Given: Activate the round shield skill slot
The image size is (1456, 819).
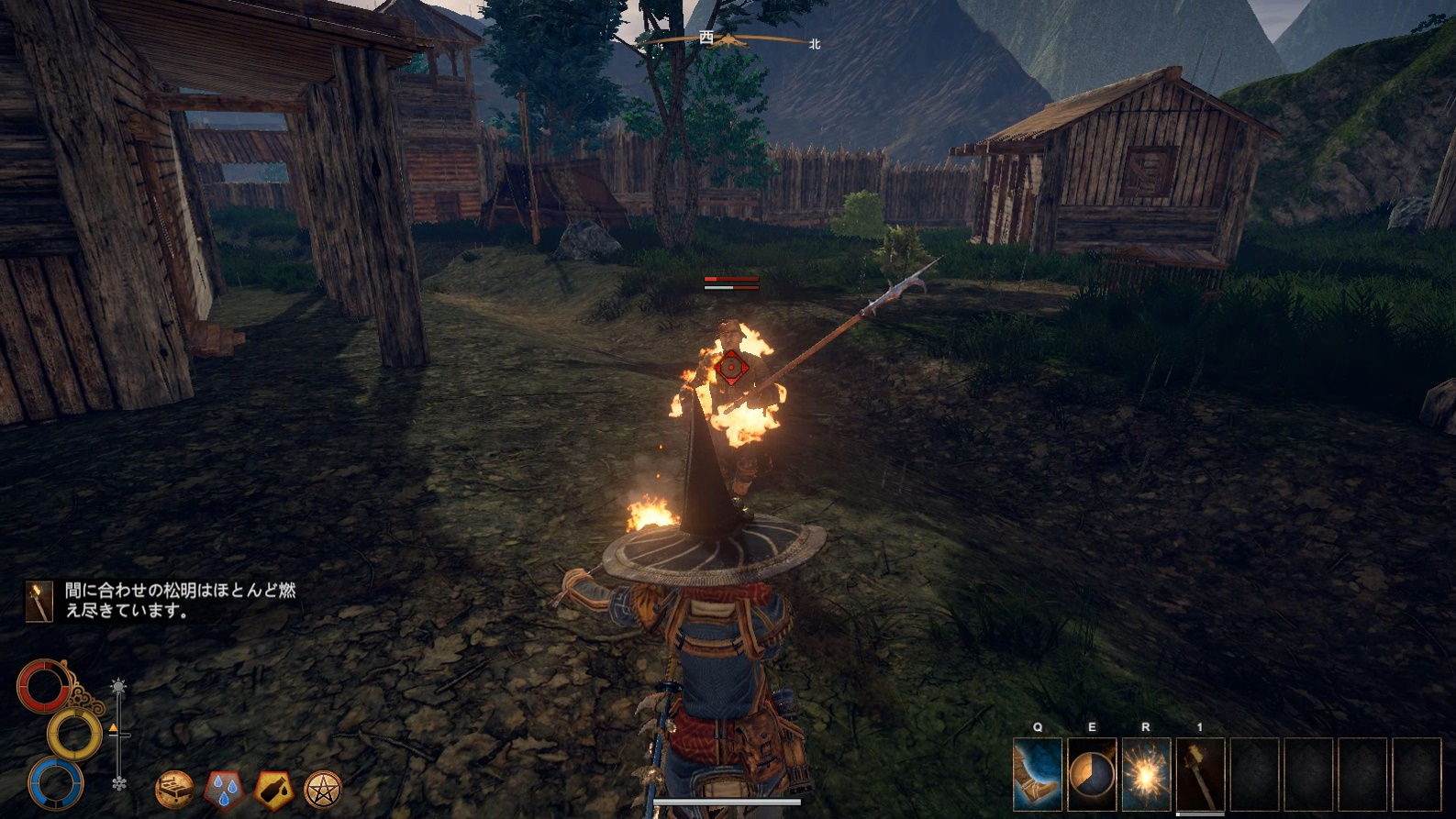Looking at the screenshot, I should (1092, 775).
